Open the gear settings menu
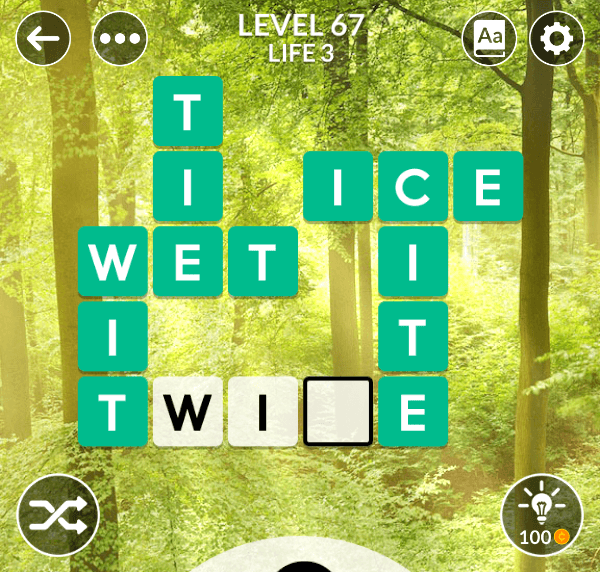The width and height of the screenshot is (600, 572). [x=556, y=40]
